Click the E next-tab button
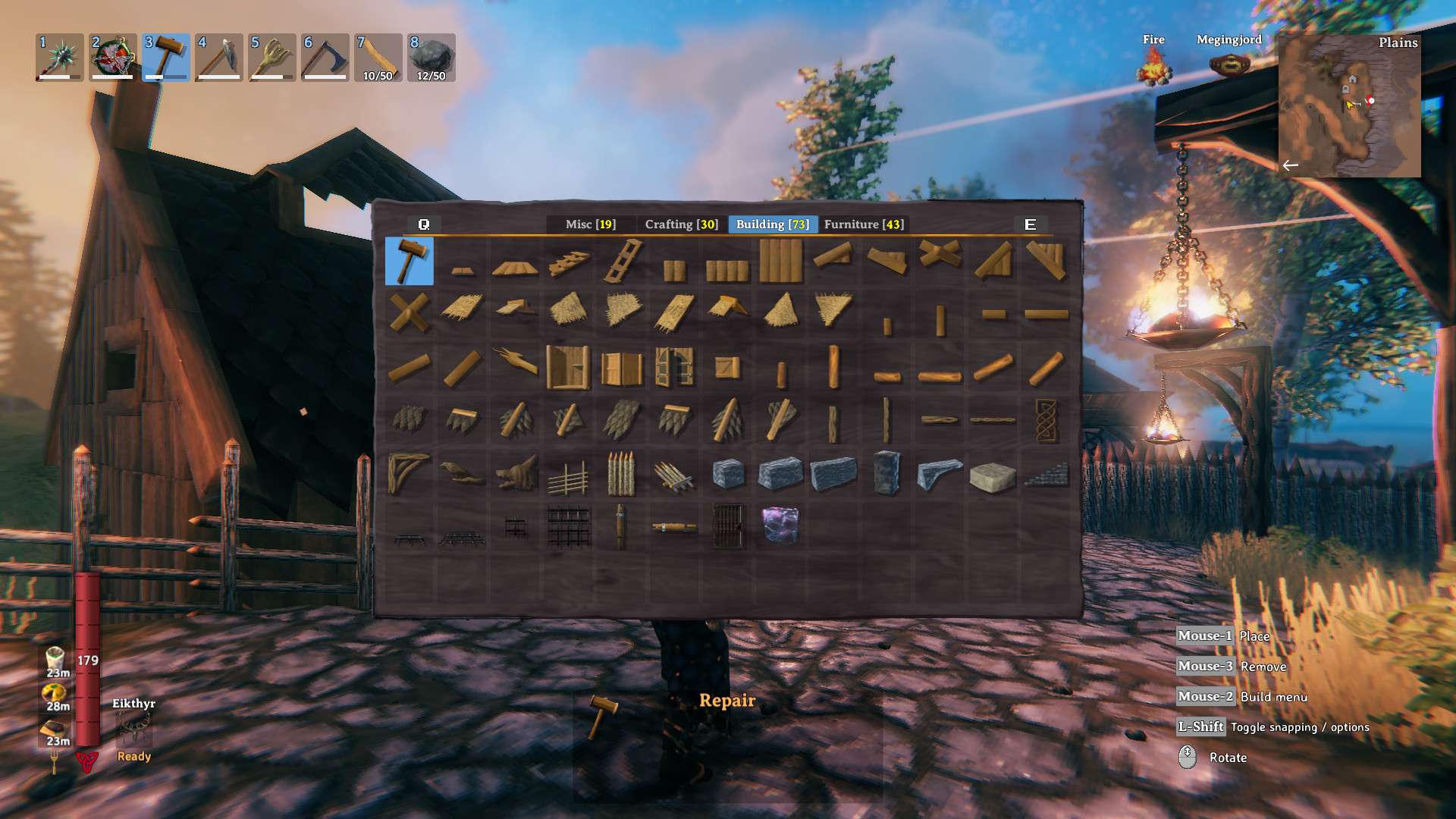 1029,224
